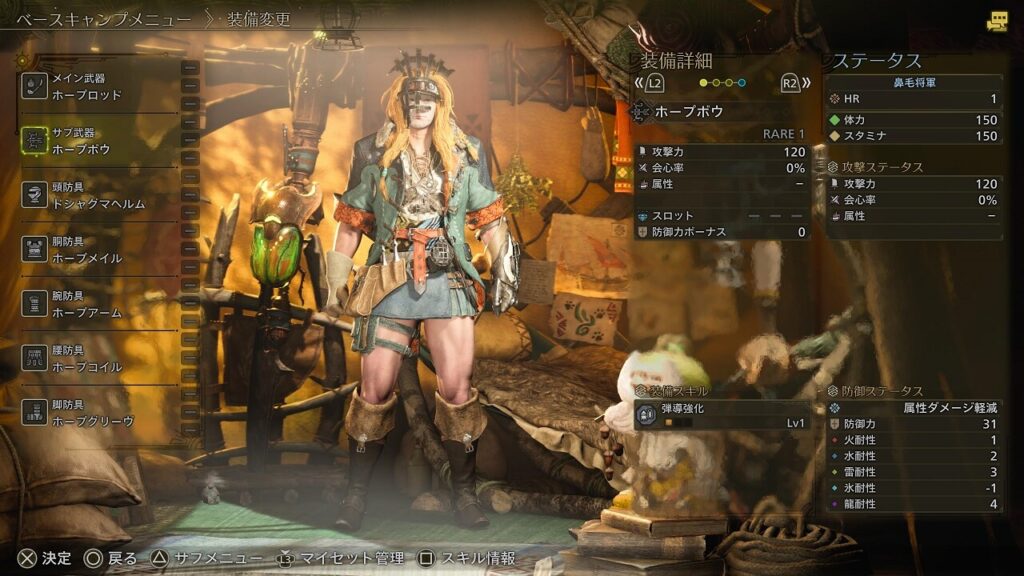Open chest armor ホープメイル slot

click(100, 250)
